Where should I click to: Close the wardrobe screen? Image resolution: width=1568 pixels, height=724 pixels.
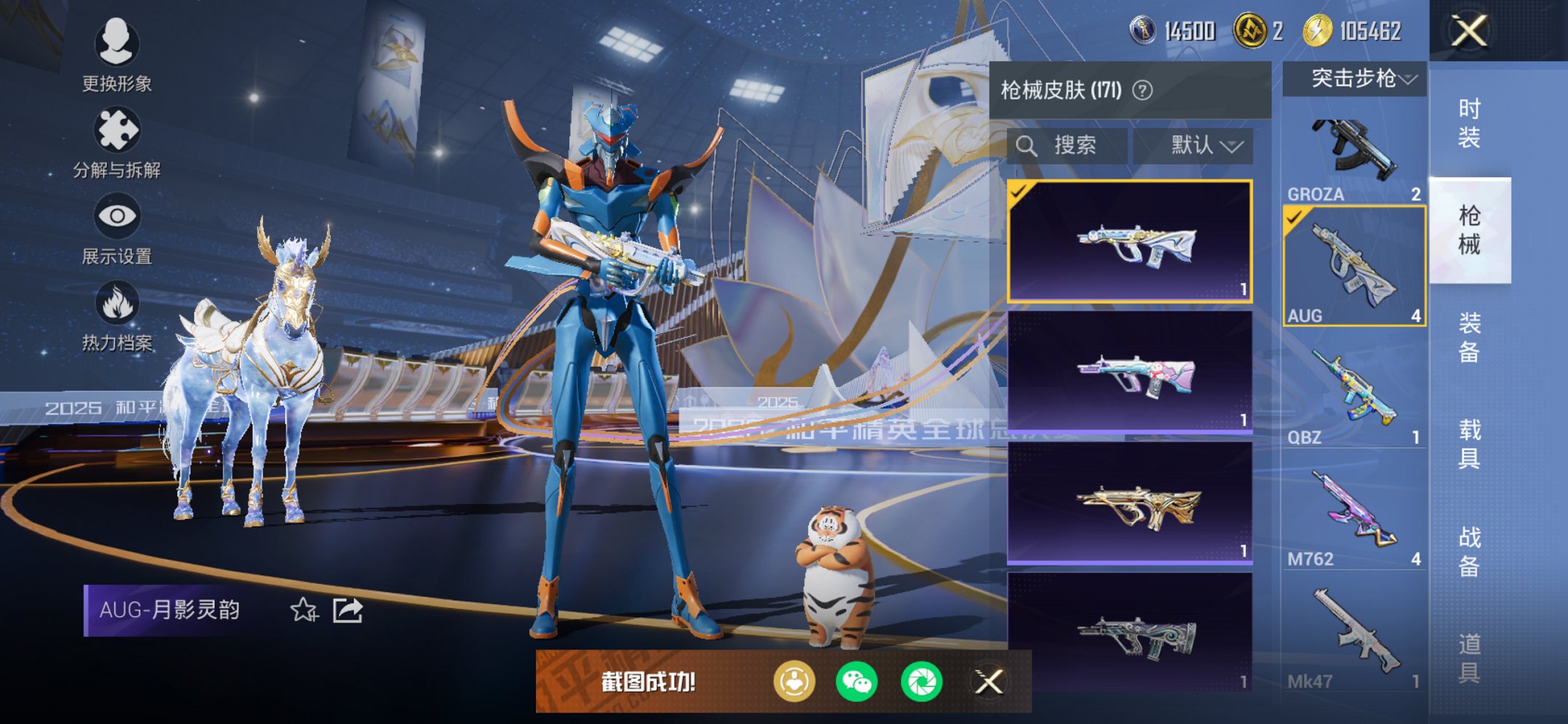click(1468, 31)
